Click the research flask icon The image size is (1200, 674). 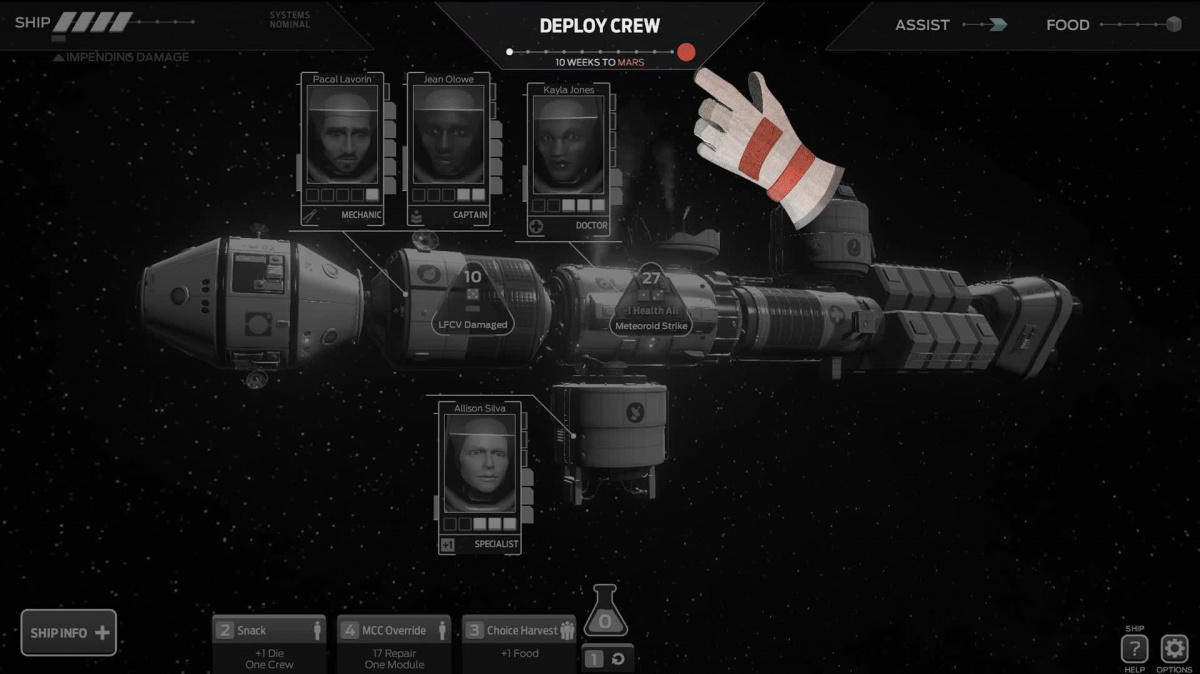[607, 613]
